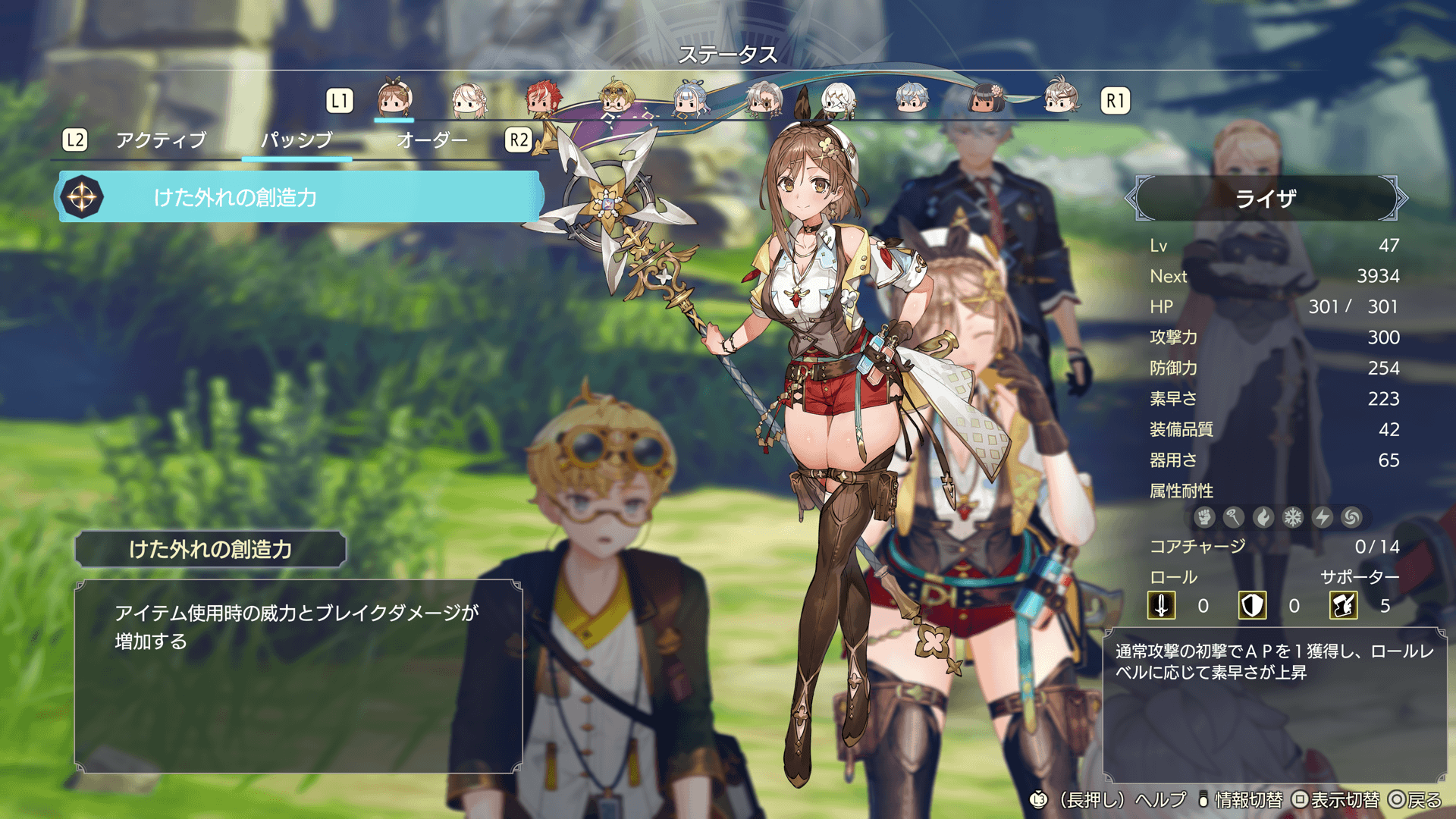Screen dimensions: 1456x819
Task: Go to previous character with left name arrow
Action: coord(1131,199)
